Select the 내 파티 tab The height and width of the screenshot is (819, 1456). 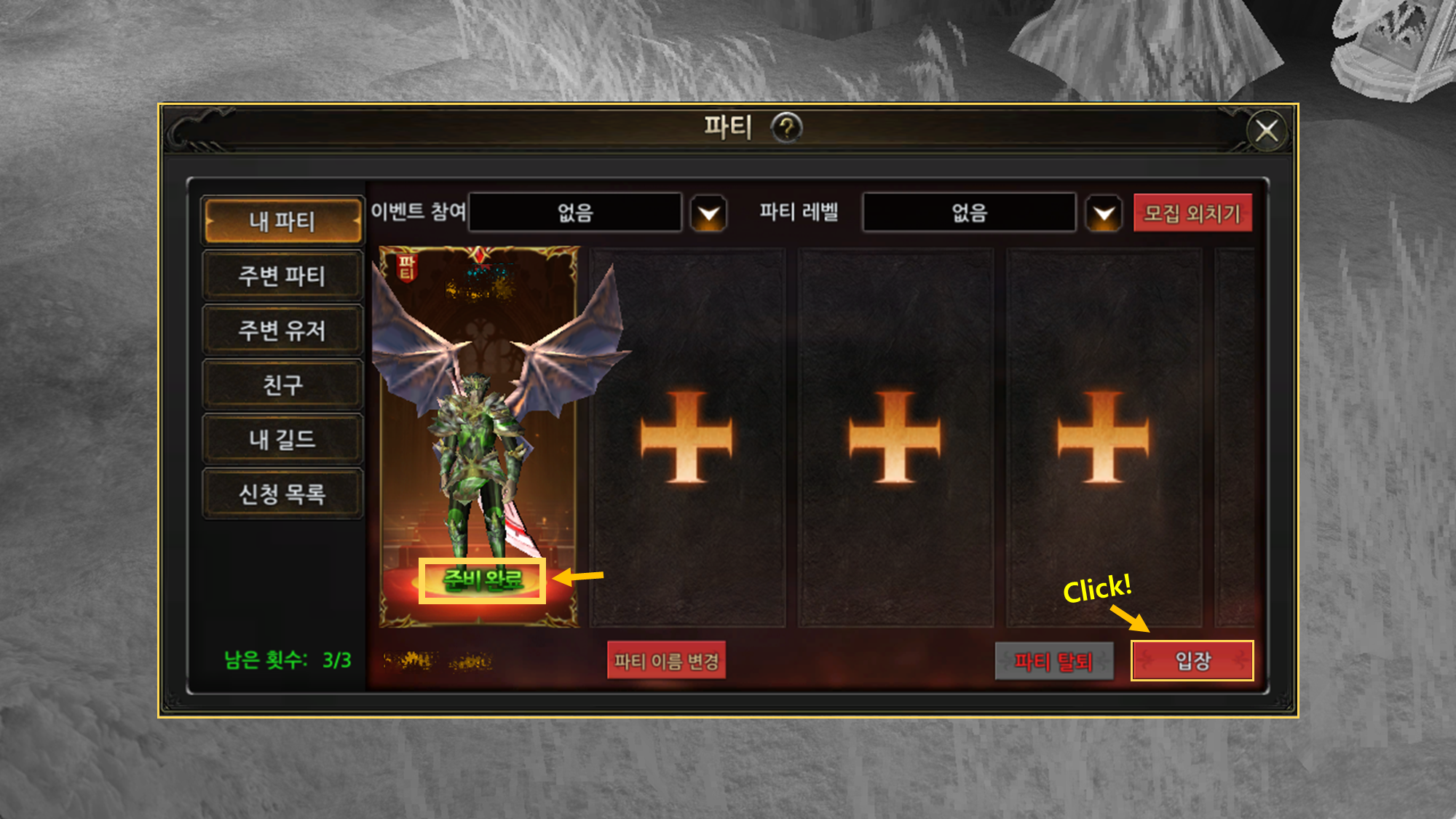pos(282,221)
